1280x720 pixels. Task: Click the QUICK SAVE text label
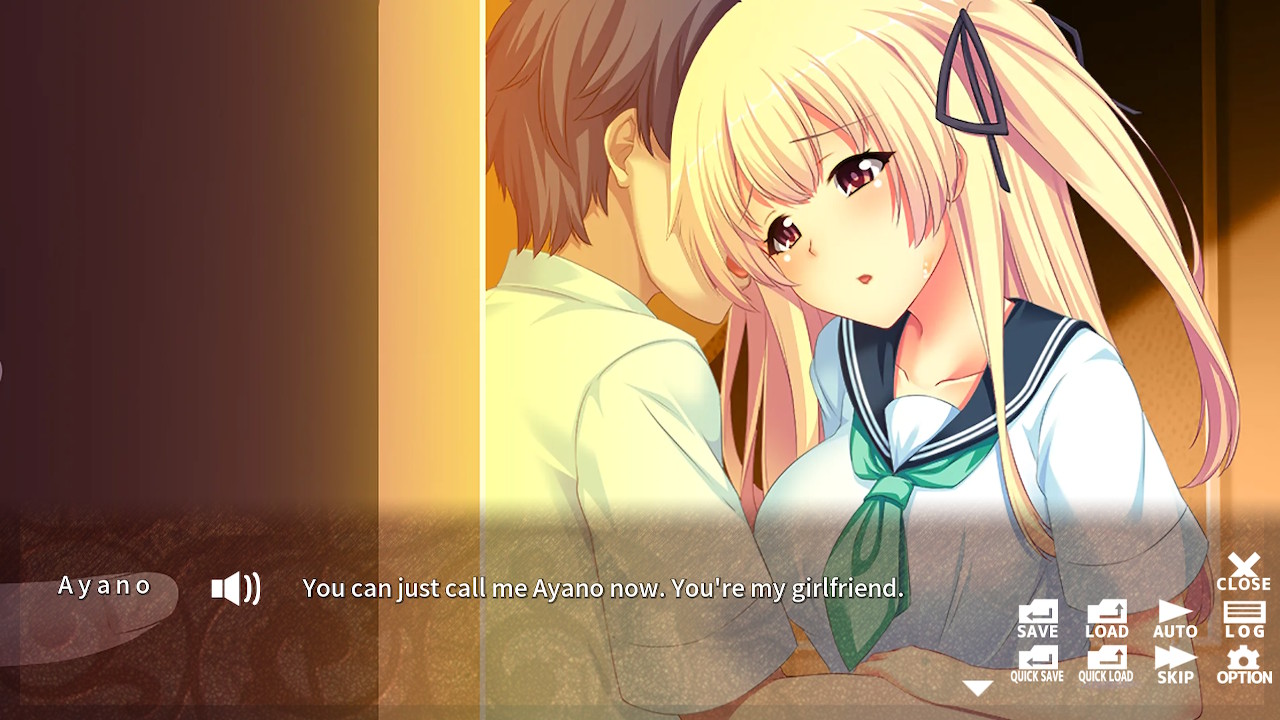[1036, 676]
